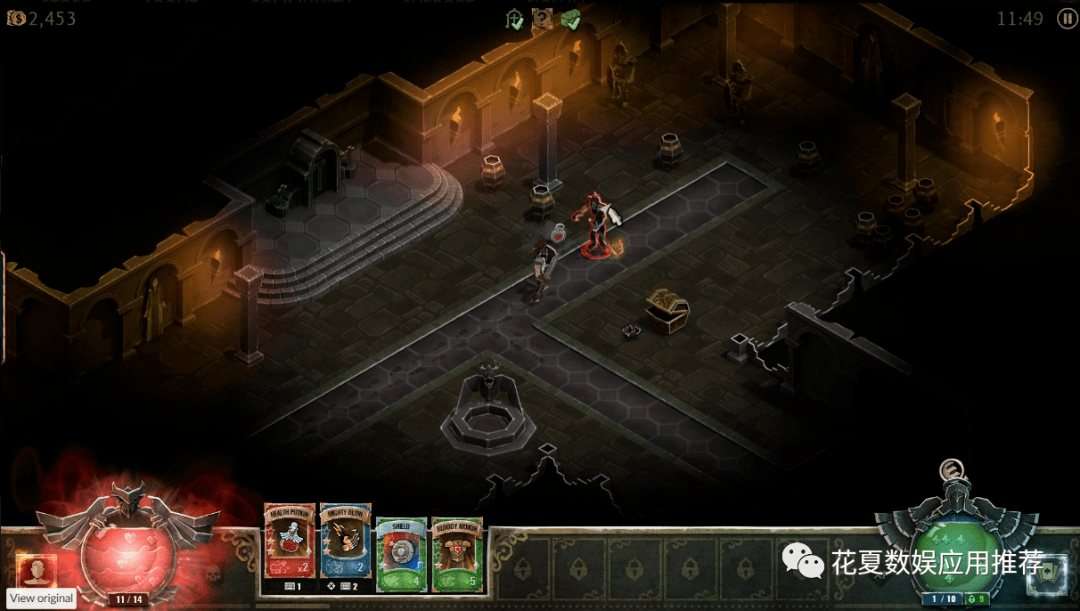Open the character portrait panel

click(36, 570)
